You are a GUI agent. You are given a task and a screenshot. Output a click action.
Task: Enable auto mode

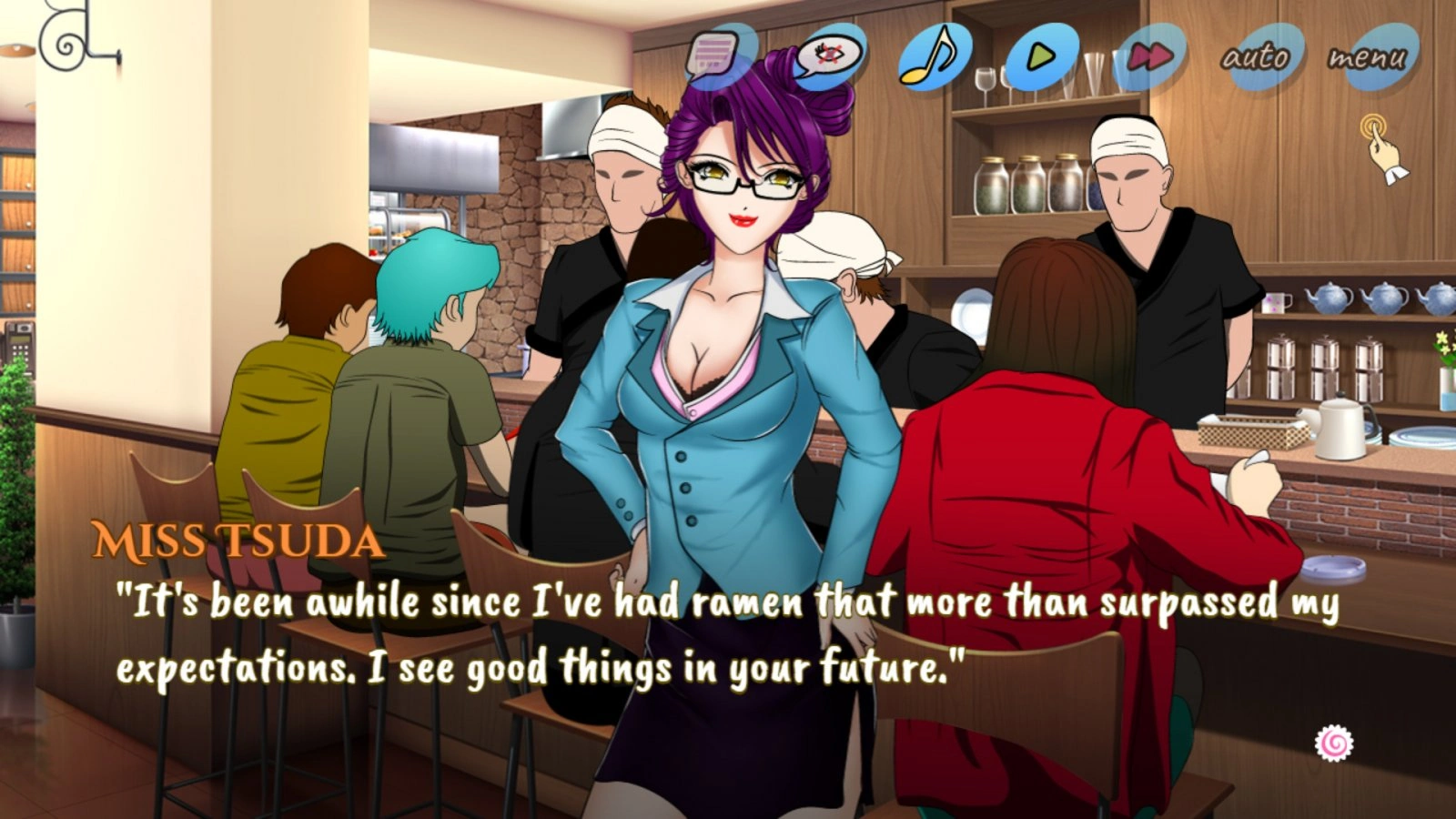(x=1256, y=57)
